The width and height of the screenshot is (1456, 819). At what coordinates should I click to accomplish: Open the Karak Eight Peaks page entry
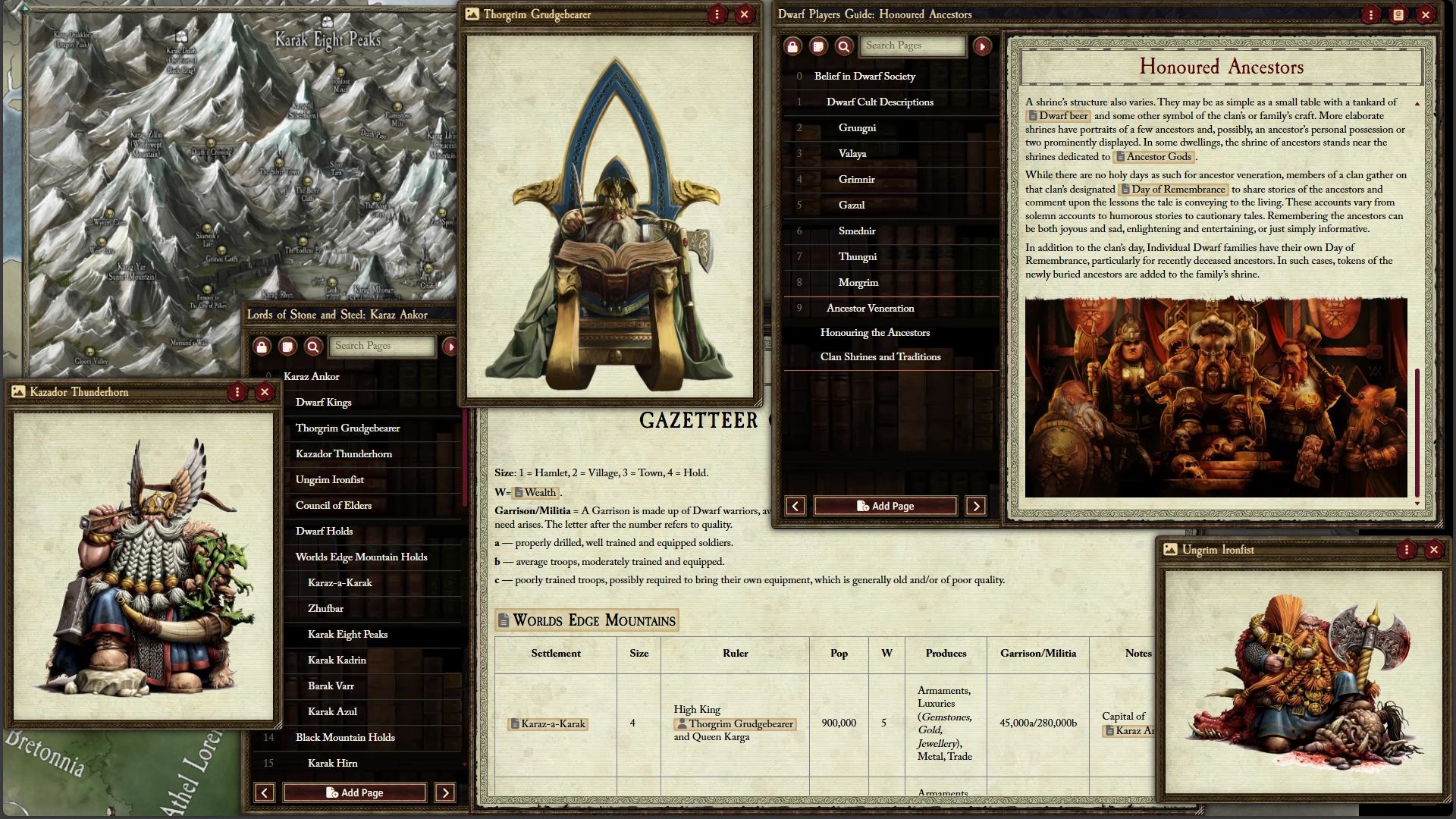(347, 634)
